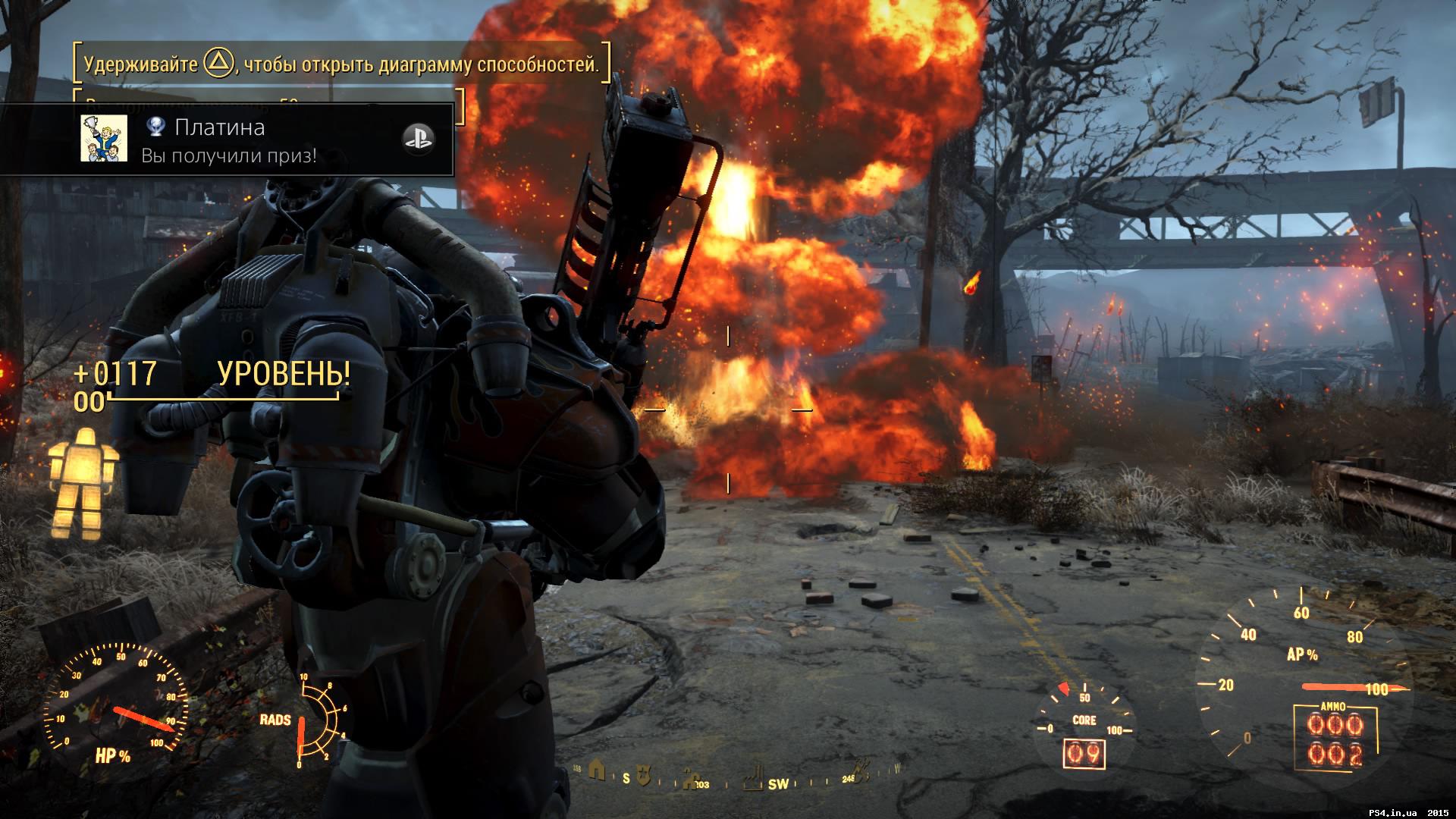Click the УРОВЕНЬ! level-up announcement text
The image size is (1456, 819).
tap(284, 373)
